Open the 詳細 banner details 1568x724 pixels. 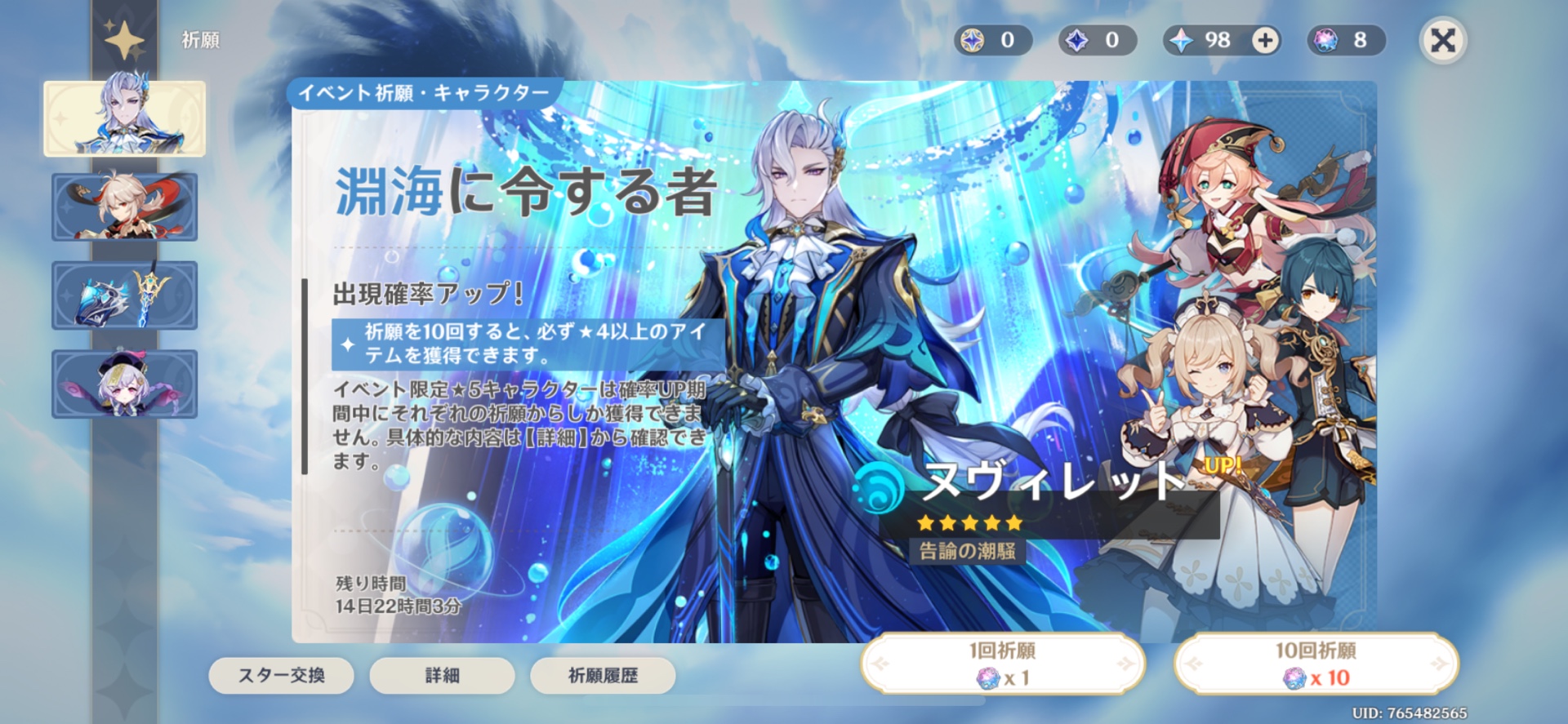pos(443,676)
